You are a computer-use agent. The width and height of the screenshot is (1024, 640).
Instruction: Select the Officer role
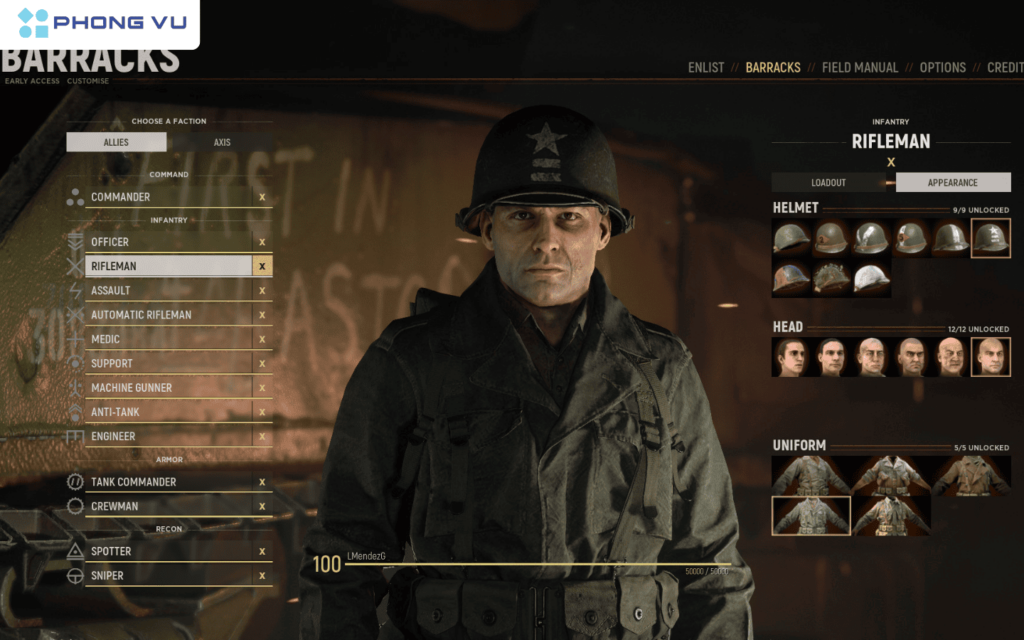[x=110, y=242]
